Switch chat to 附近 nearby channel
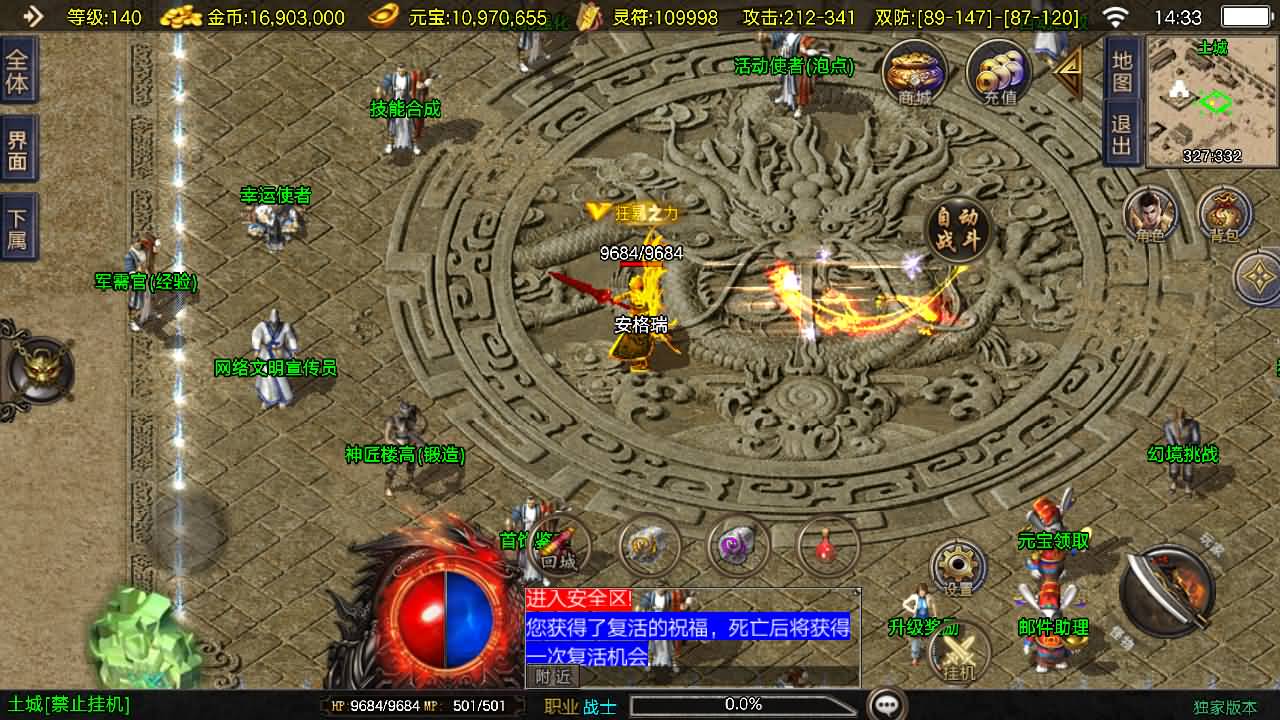The height and width of the screenshot is (720, 1280). pyautogui.click(x=552, y=677)
